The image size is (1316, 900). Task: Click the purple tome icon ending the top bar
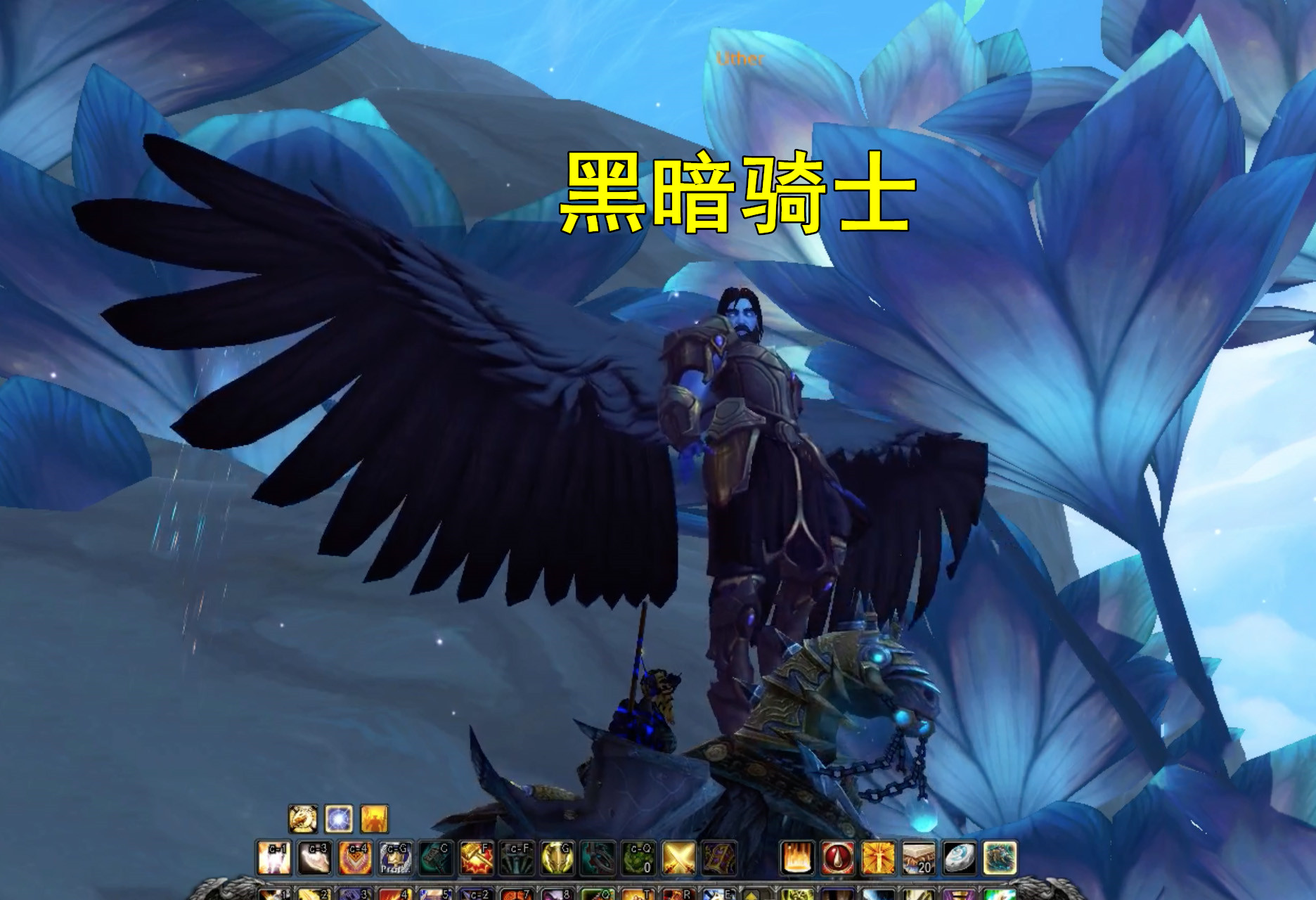(718, 856)
